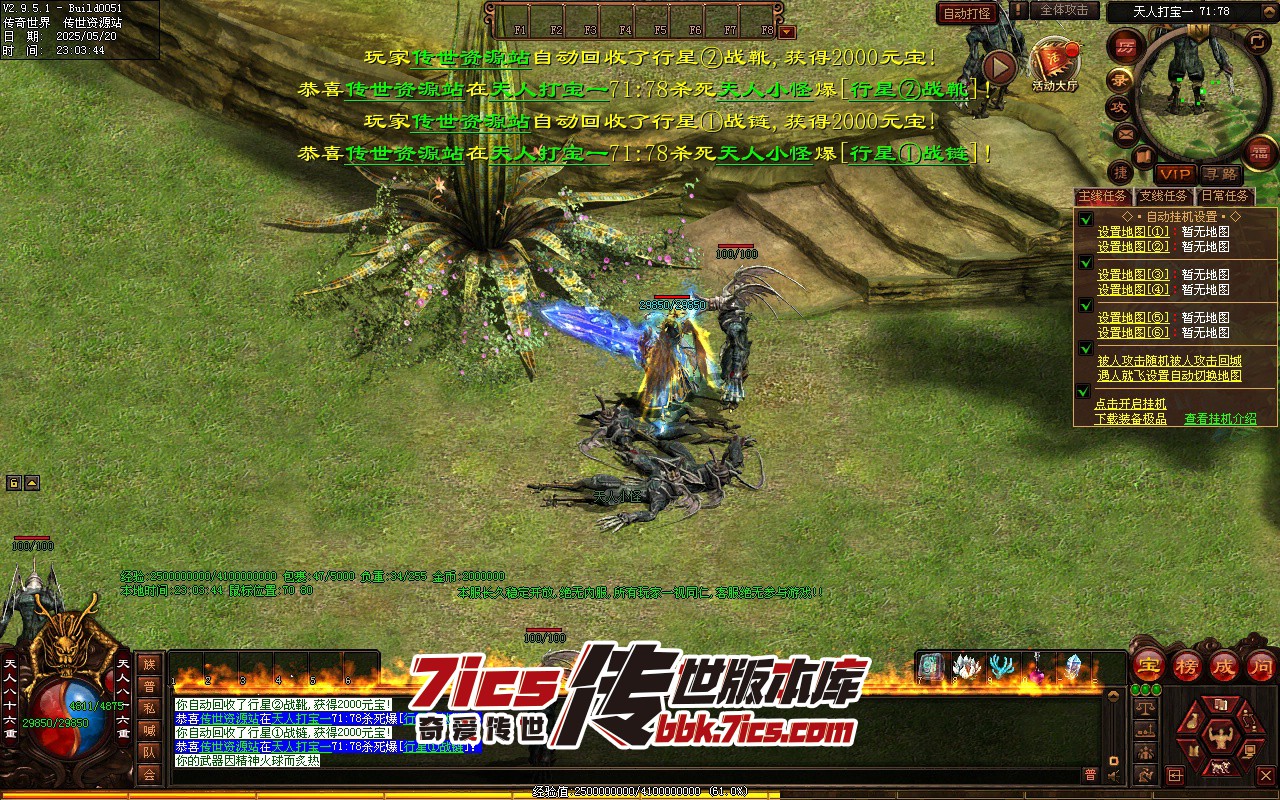Viewport: 1280px width, 800px height.
Task: Toggle the 自动打怪 auto-fight button
Action: pos(967,14)
